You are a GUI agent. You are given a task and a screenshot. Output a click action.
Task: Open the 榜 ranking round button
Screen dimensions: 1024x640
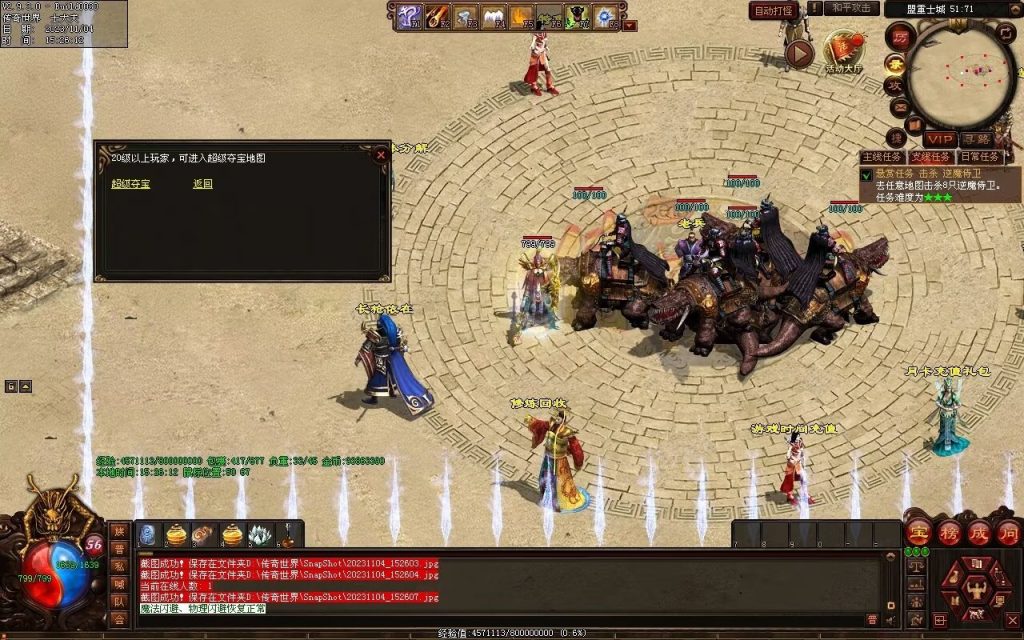tap(949, 531)
